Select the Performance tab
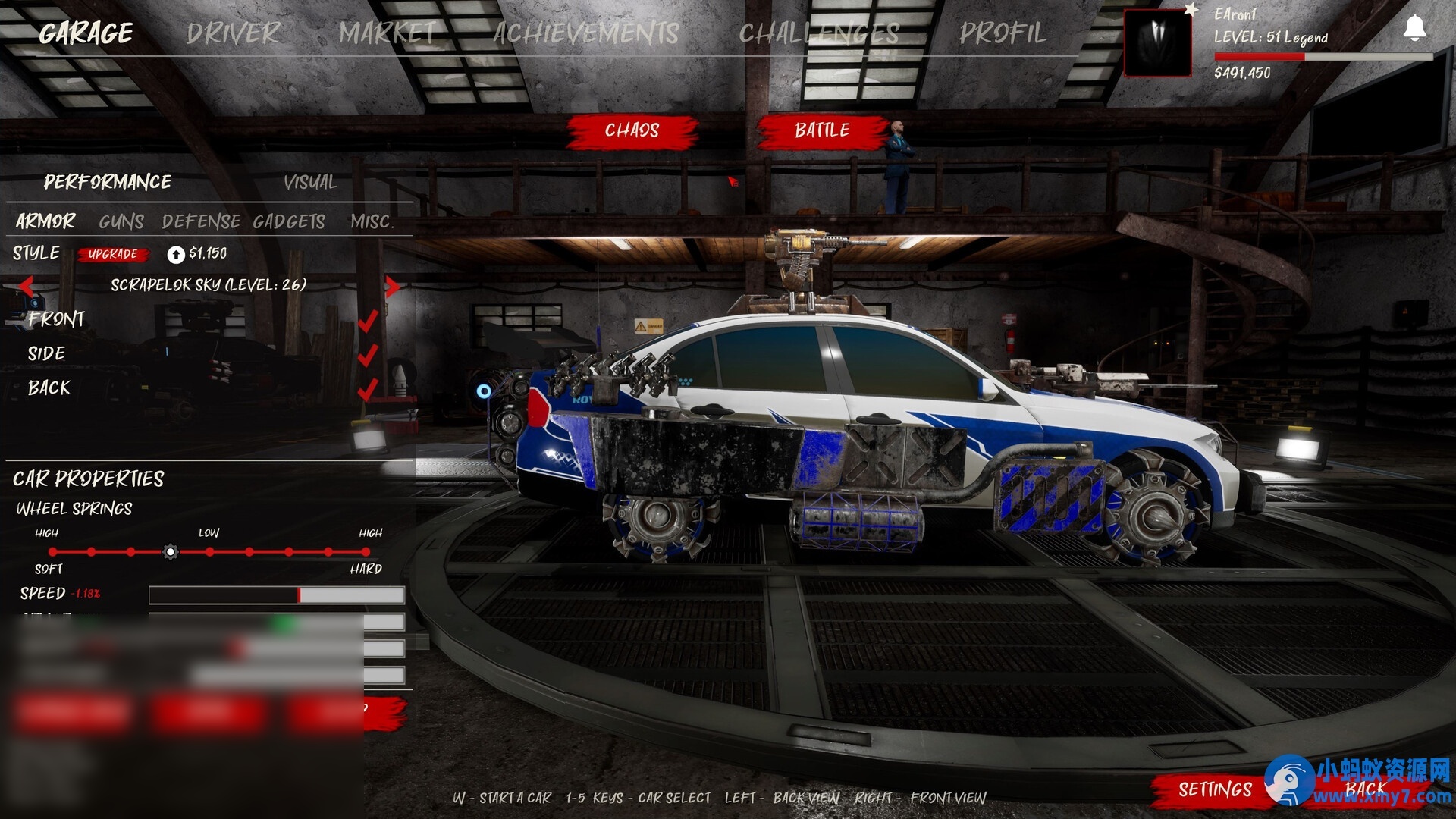This screenshot has height=819, width=1456. tap(107, 182)
